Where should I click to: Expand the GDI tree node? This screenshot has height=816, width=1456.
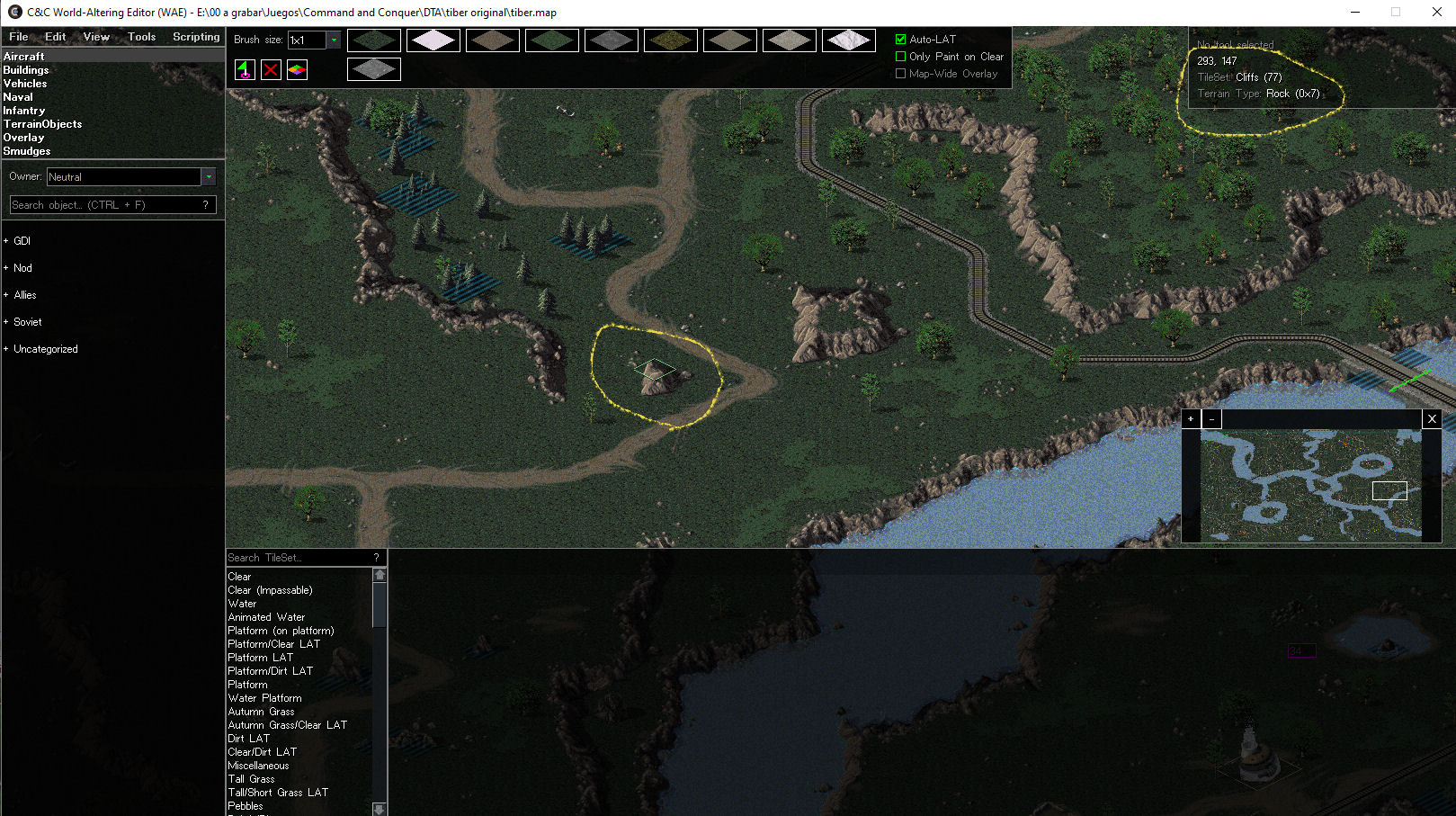pyautogui.click(x=6, y=241)
